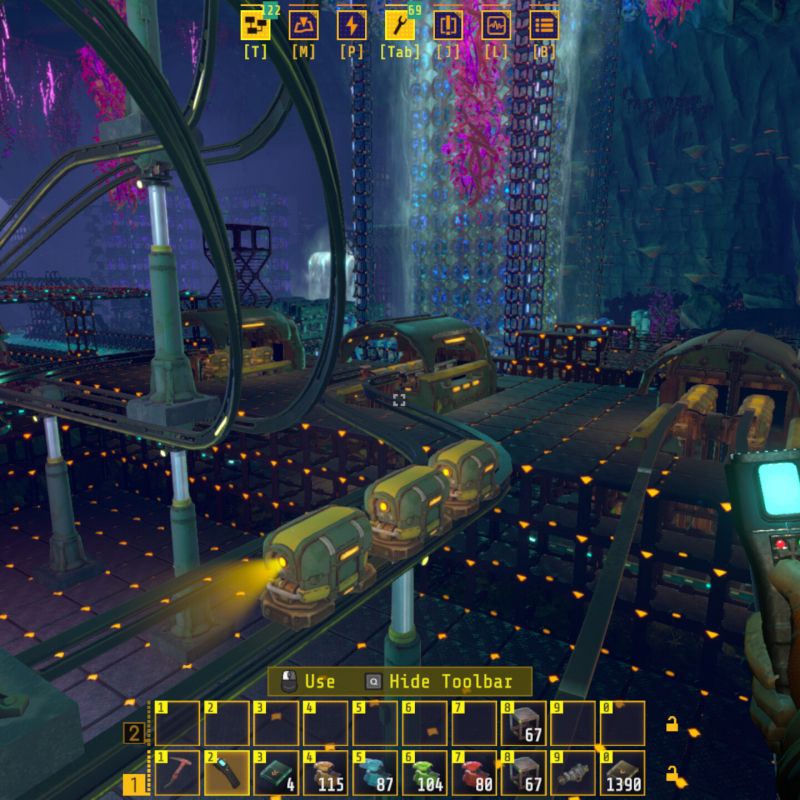
Task: Open the journal exclamation icon
Action: click(x=448, y=25)
